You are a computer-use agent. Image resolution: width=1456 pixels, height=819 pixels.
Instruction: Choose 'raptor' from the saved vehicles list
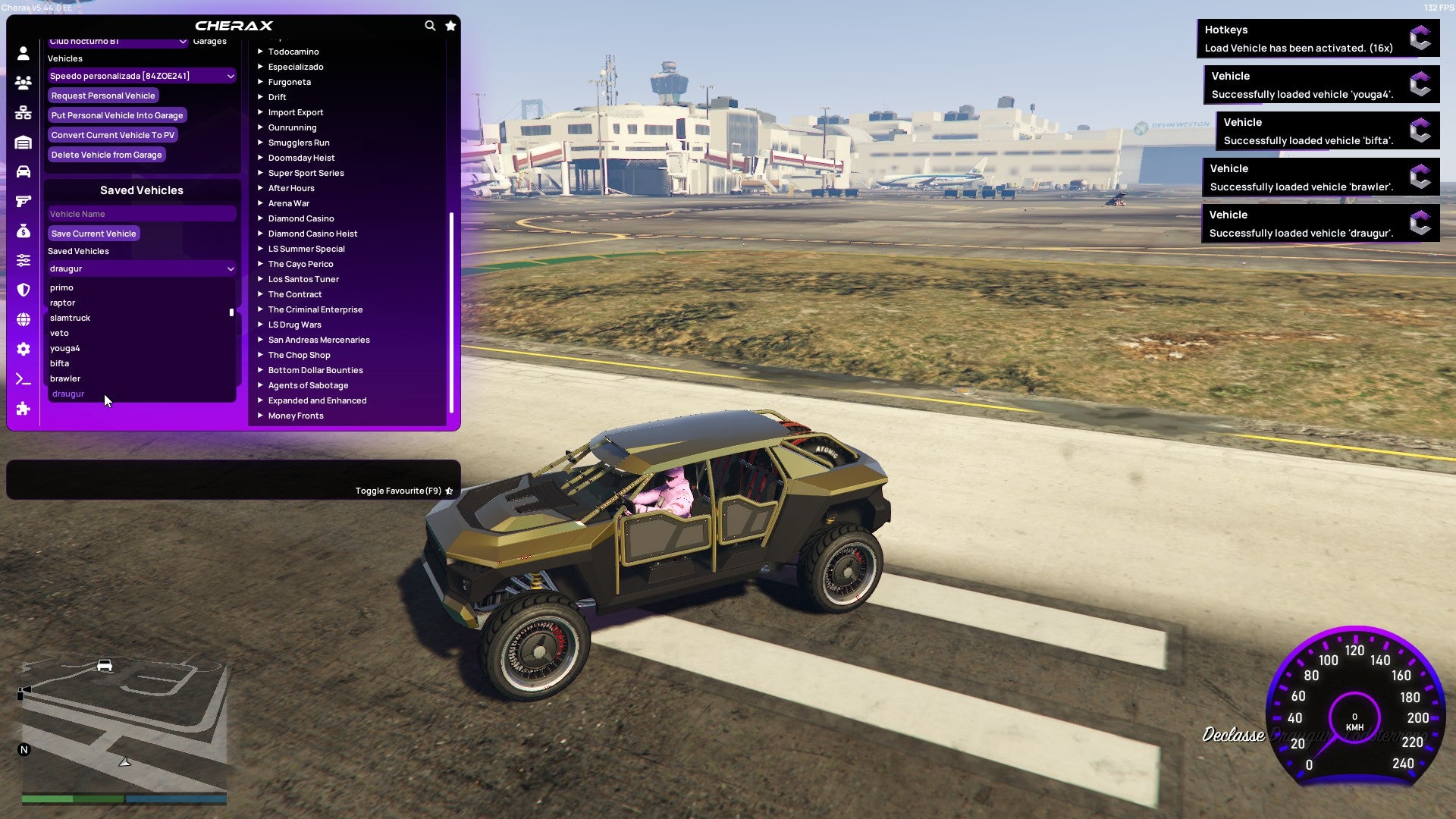[x=62, y=303]
